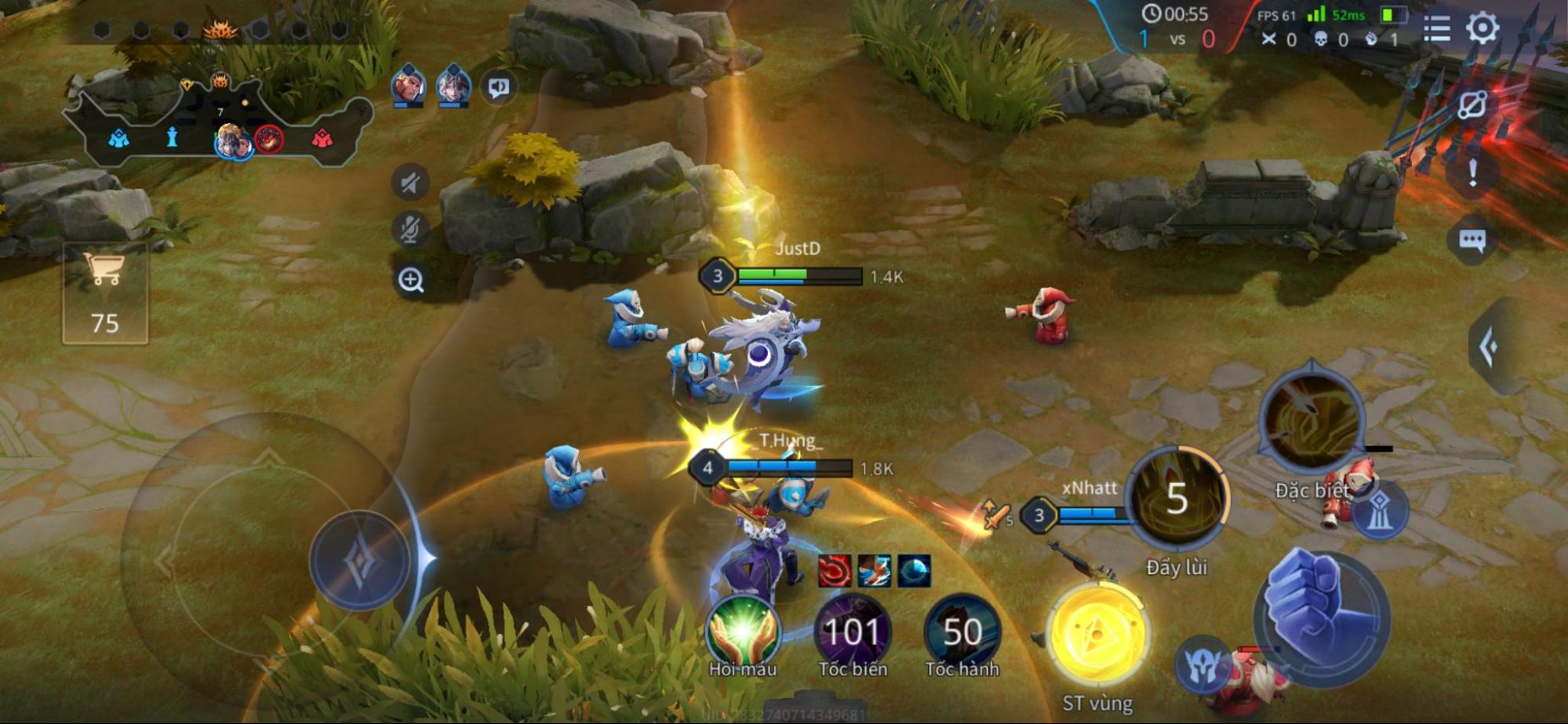Trigger the Đẩy lùi skill
Viewport: 1568px width, 724px height.
1176,499
